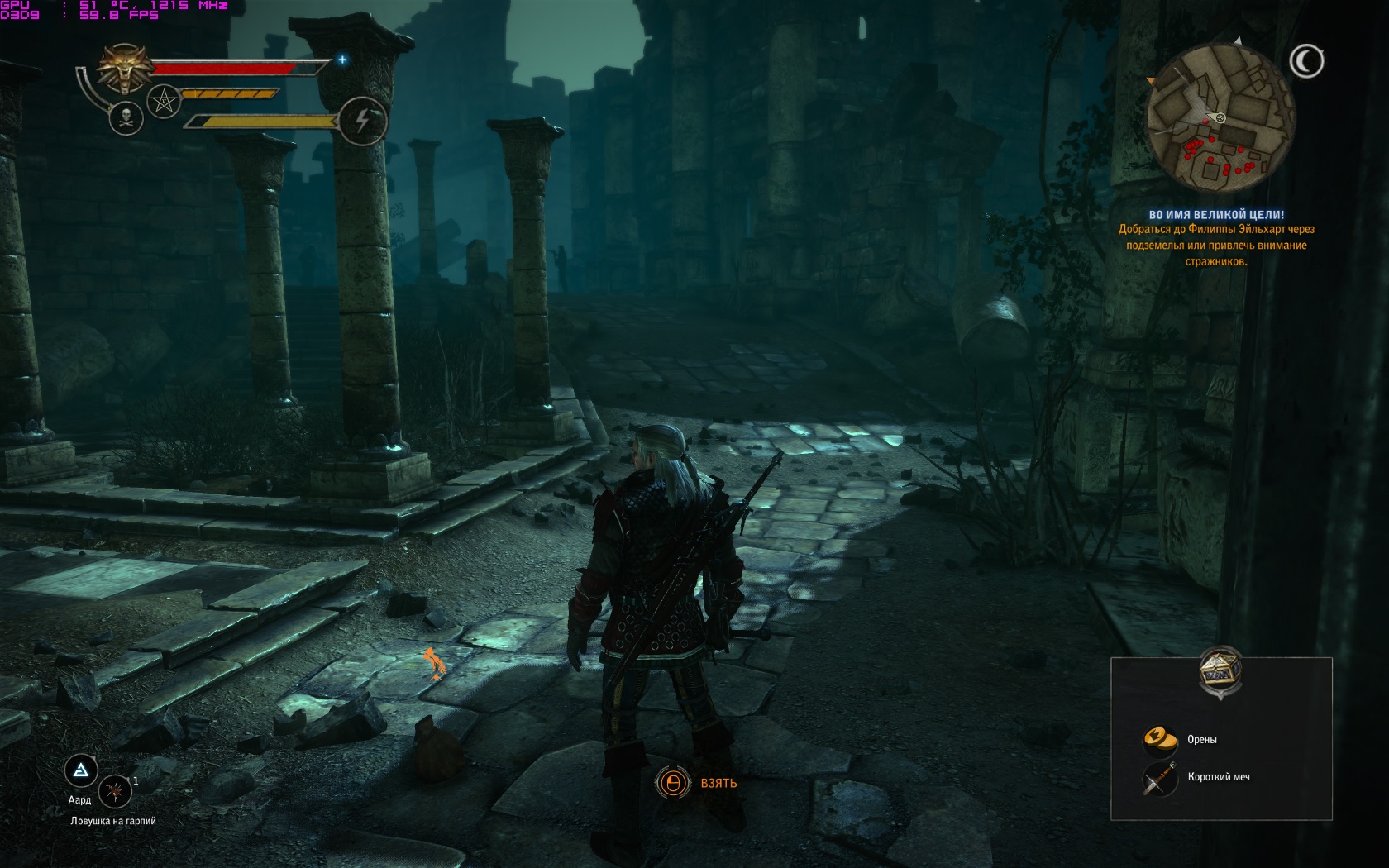Select the Aard sign icon

point(81,771)
